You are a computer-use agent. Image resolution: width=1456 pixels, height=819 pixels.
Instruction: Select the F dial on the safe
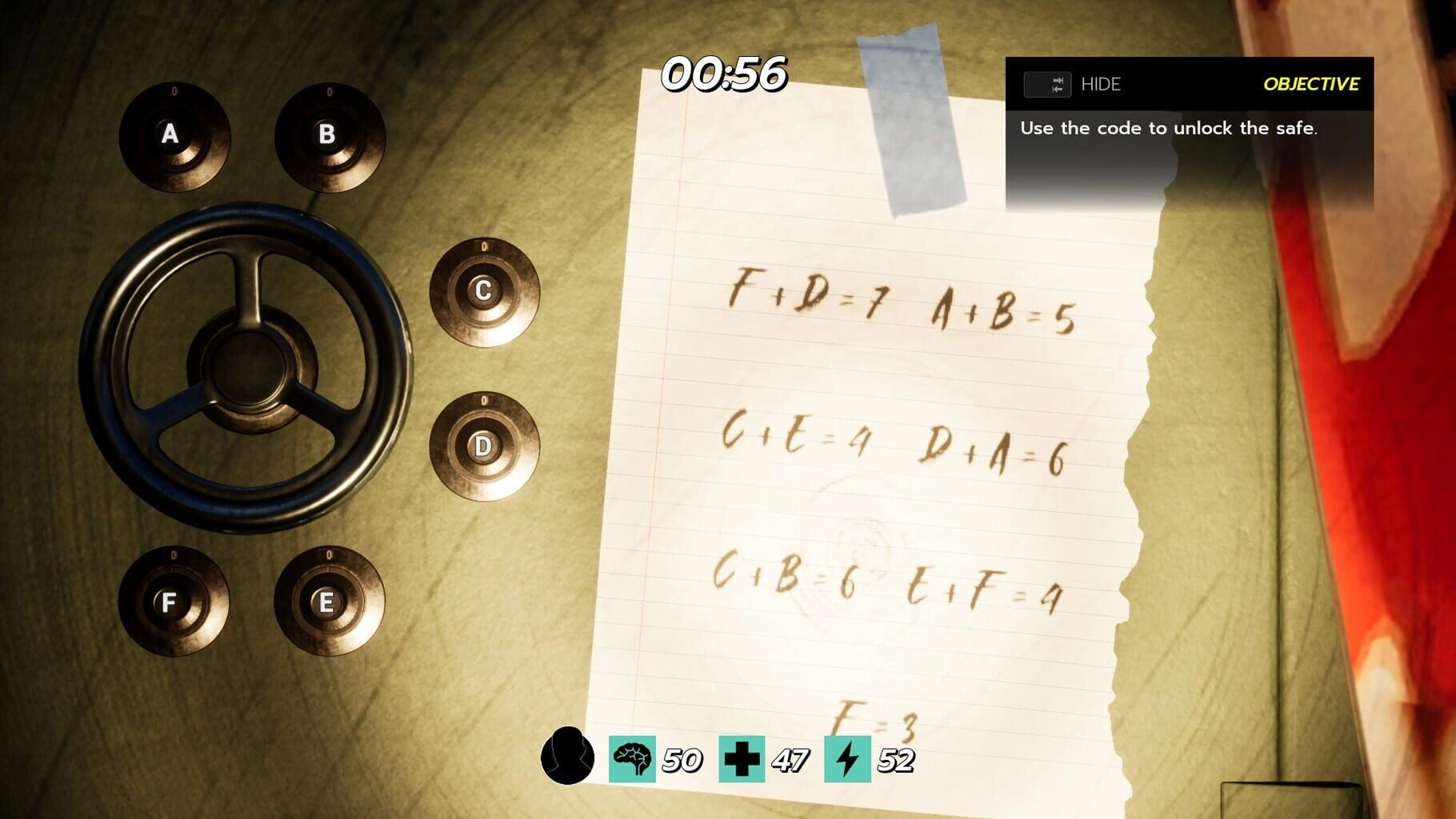pyautogui.click(x=173, y=601)
